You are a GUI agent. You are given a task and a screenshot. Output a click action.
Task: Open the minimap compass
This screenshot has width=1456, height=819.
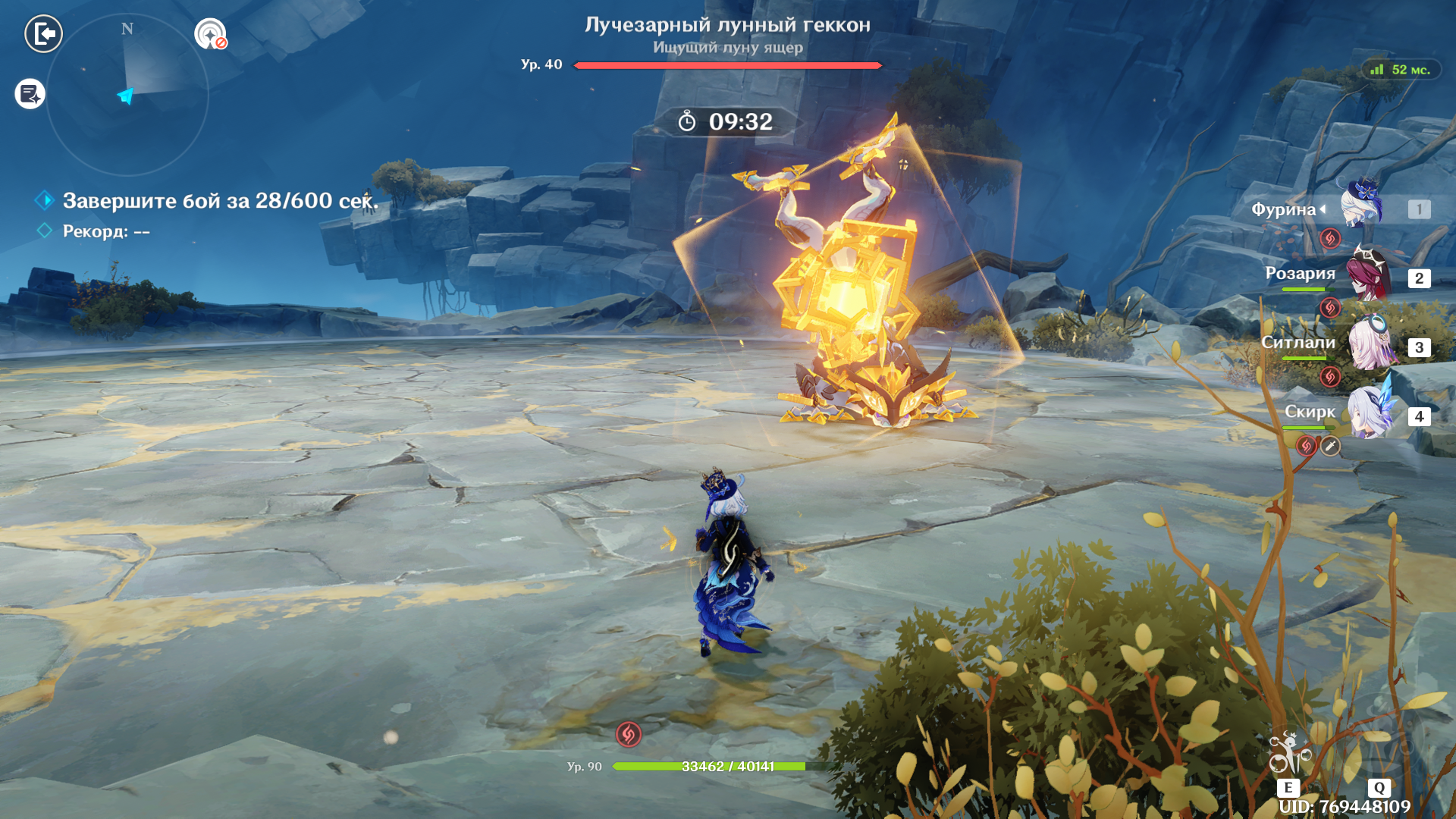pyautogui.click(x=127, y=95)
